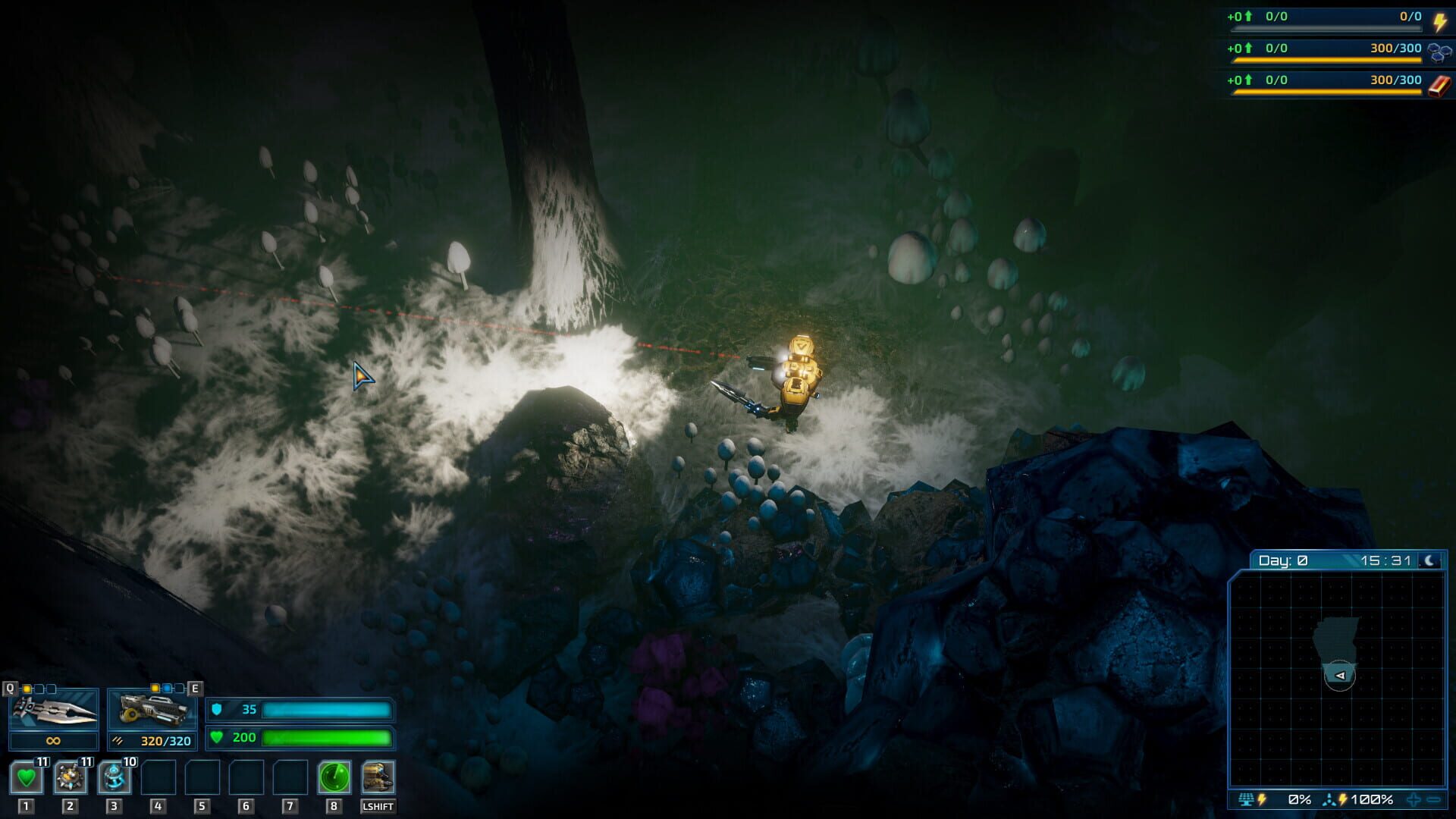Toggle the blue mod socket above the rifle
This screenshot has height=819, width=1456.
167,688
